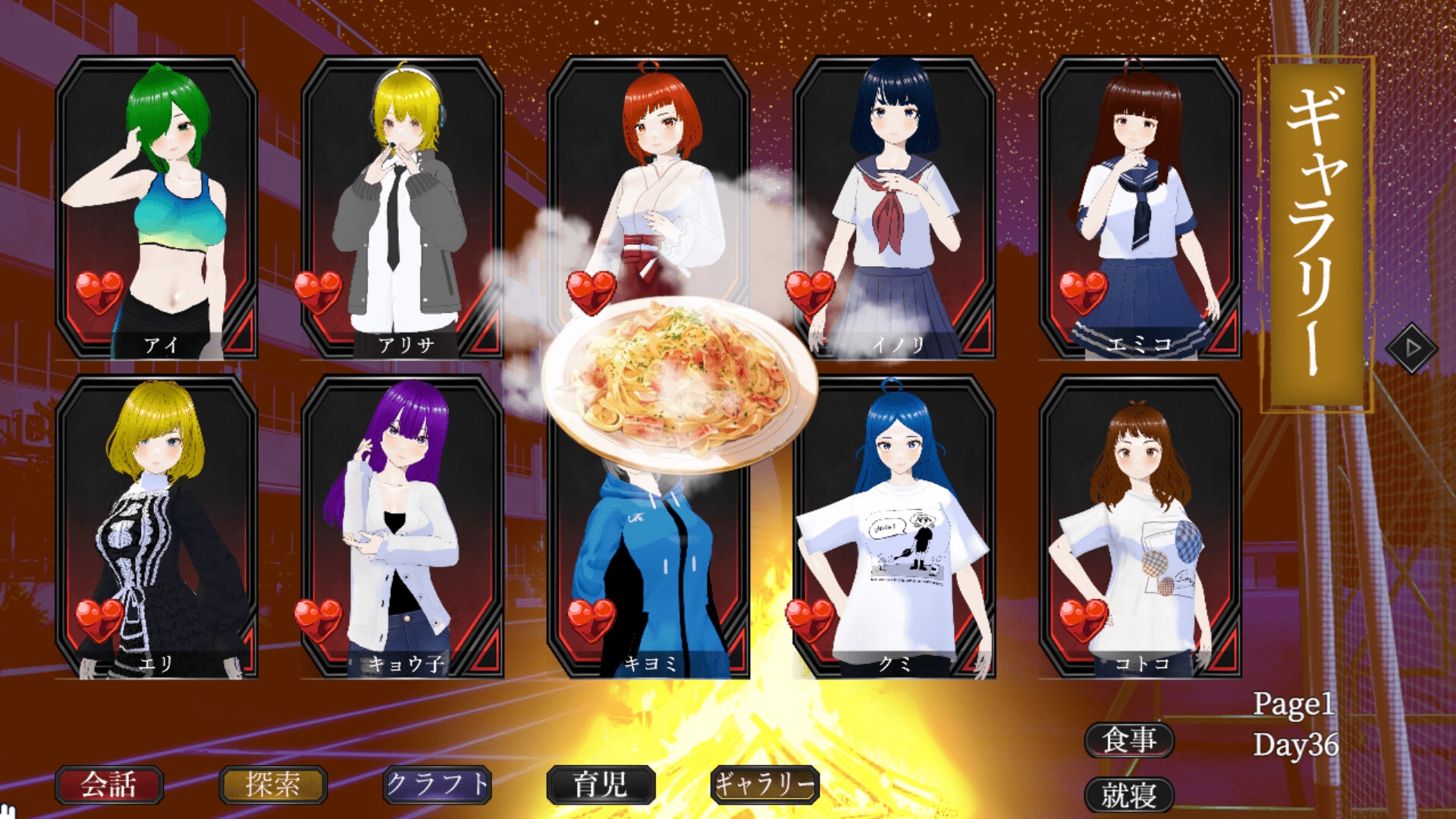Click the 食事 meal button

click(1129, 739)
